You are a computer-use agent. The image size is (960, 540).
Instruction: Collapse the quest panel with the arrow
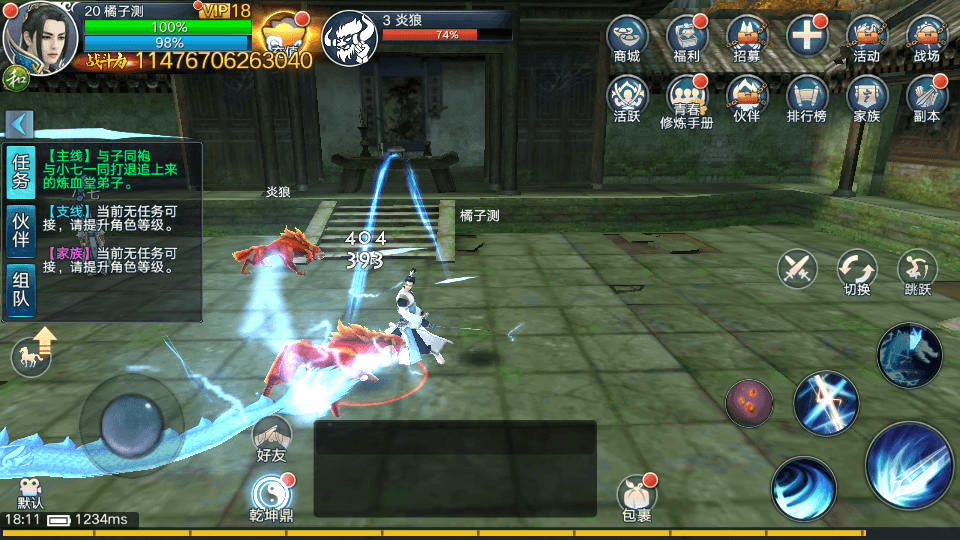coord(19,124)
